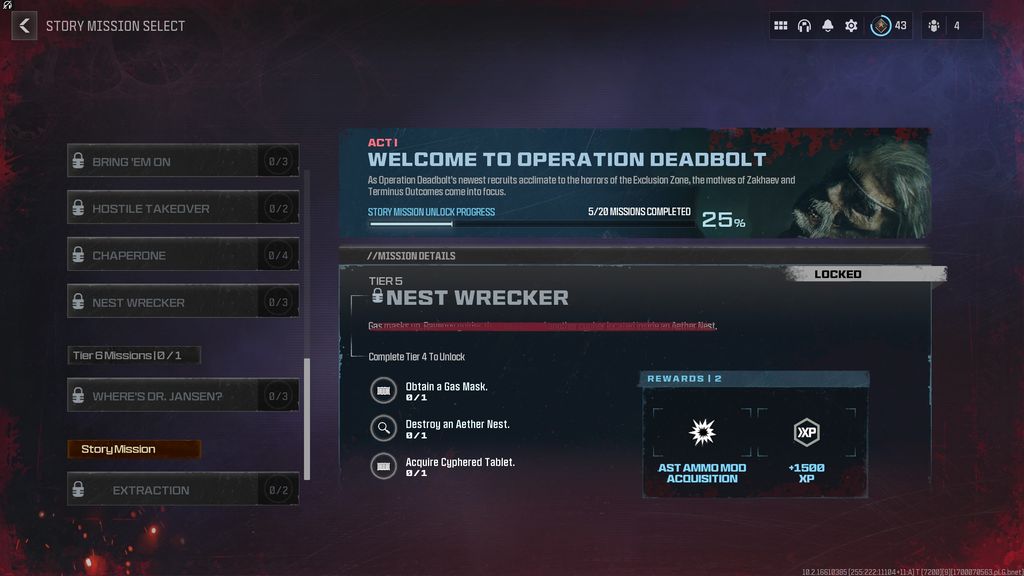View the rank 43 player badge
The height and width of the screenshot is (576, 1024).
coord(881,26)
